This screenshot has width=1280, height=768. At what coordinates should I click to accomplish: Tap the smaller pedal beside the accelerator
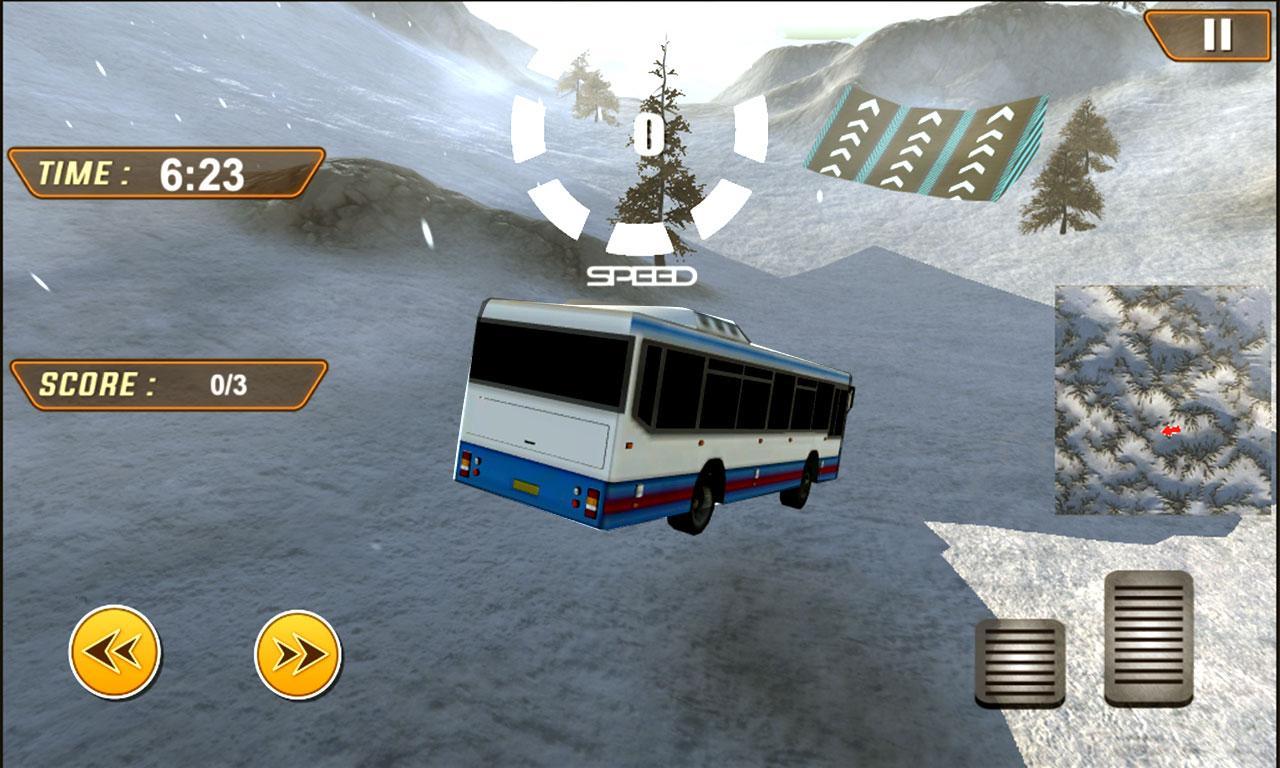1022,665
